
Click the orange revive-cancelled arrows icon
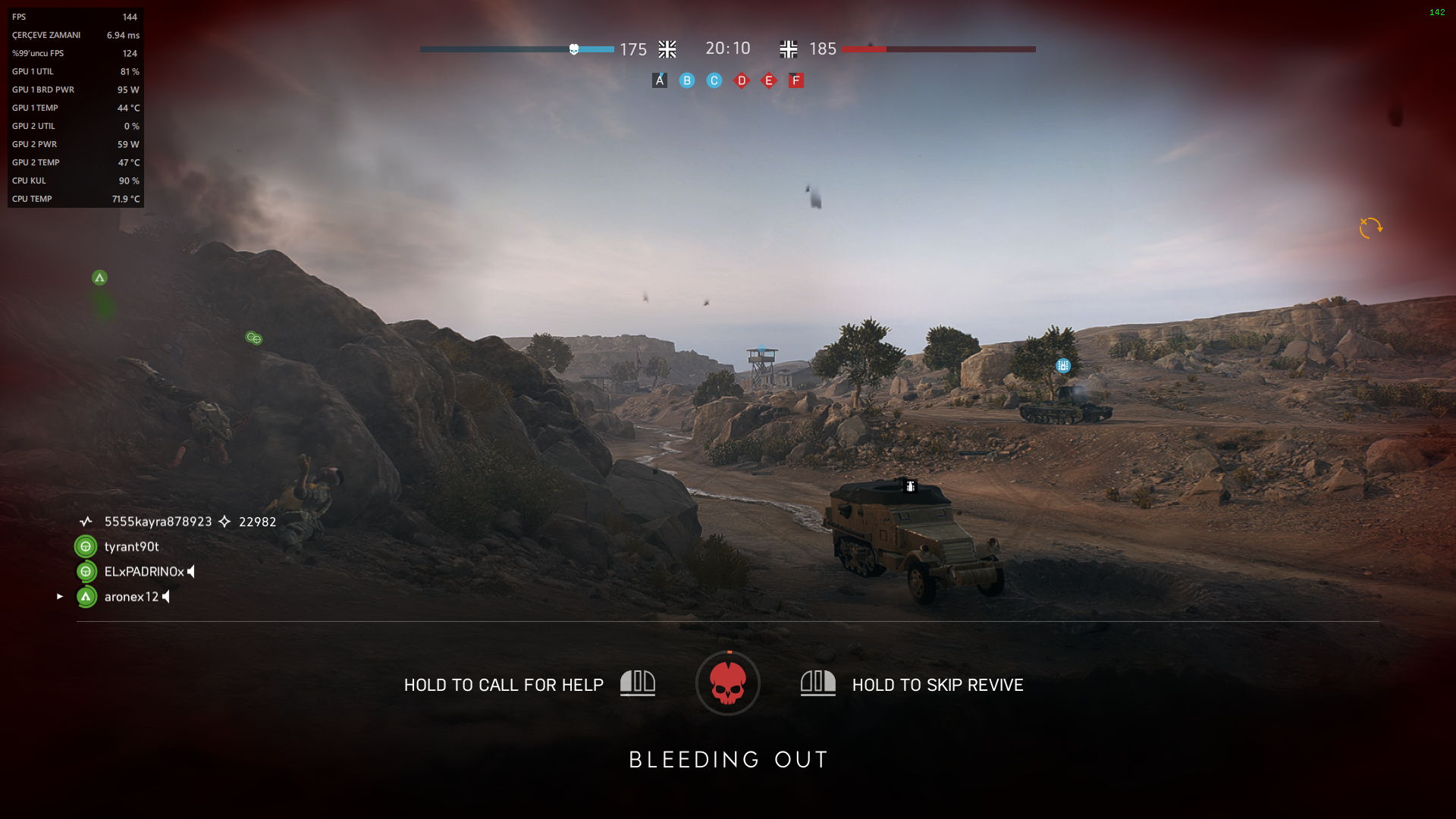[x=1370, y=227]
